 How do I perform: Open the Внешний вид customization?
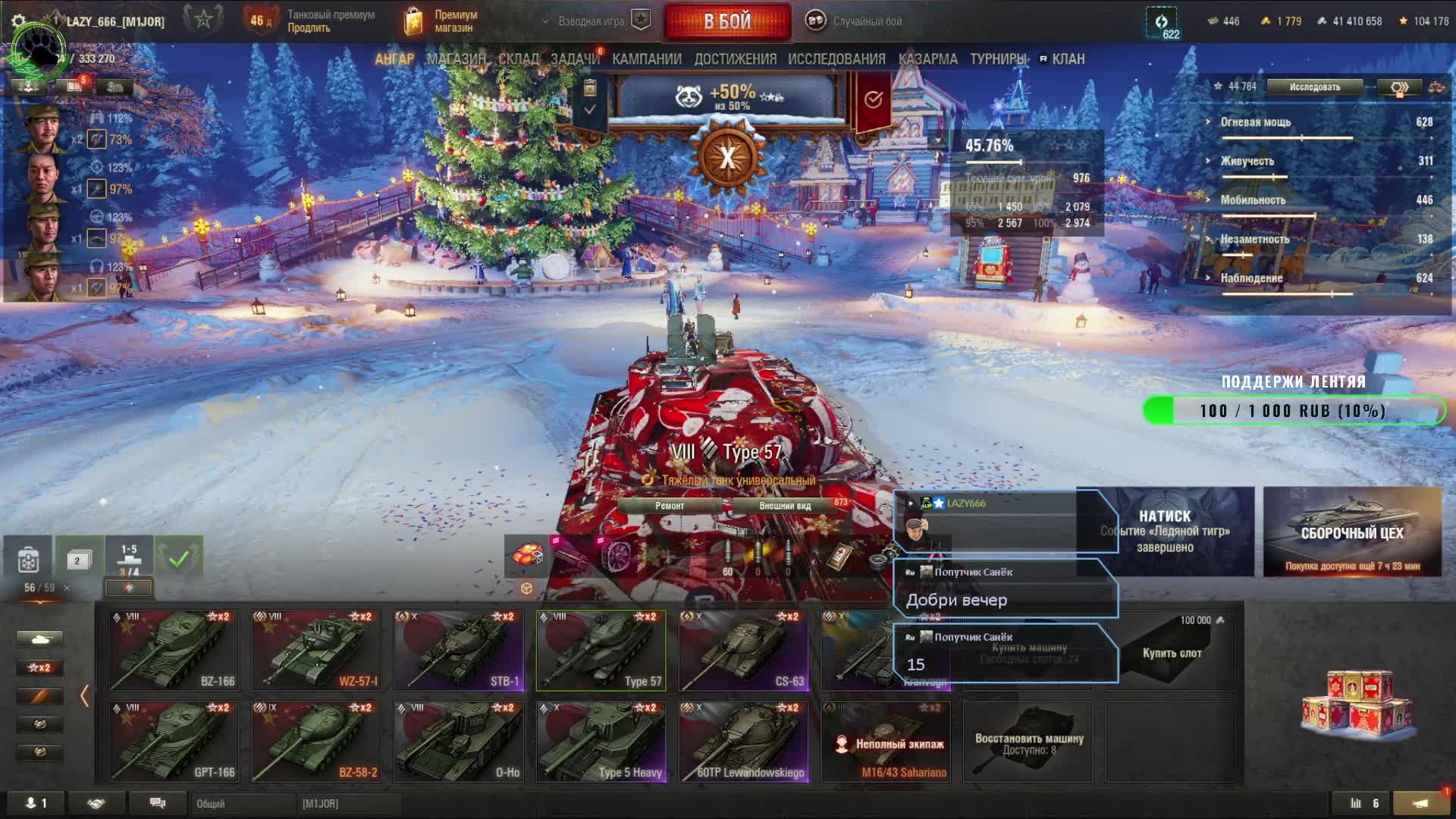pyautogui.click(x=785, y=506)
